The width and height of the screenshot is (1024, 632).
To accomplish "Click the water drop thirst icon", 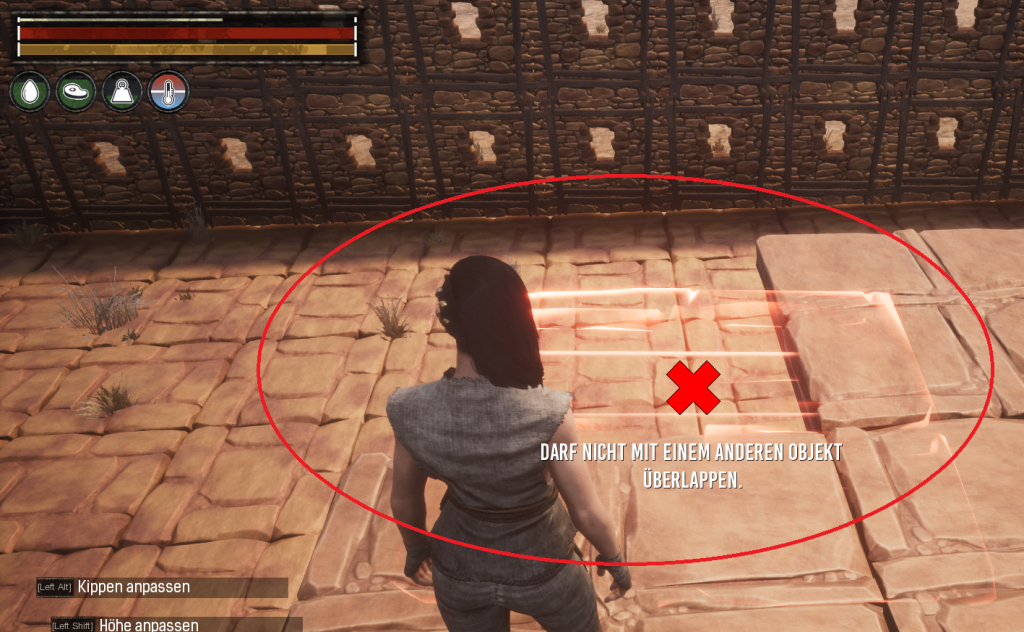I will pyautogui.click(x=30, y=93).
